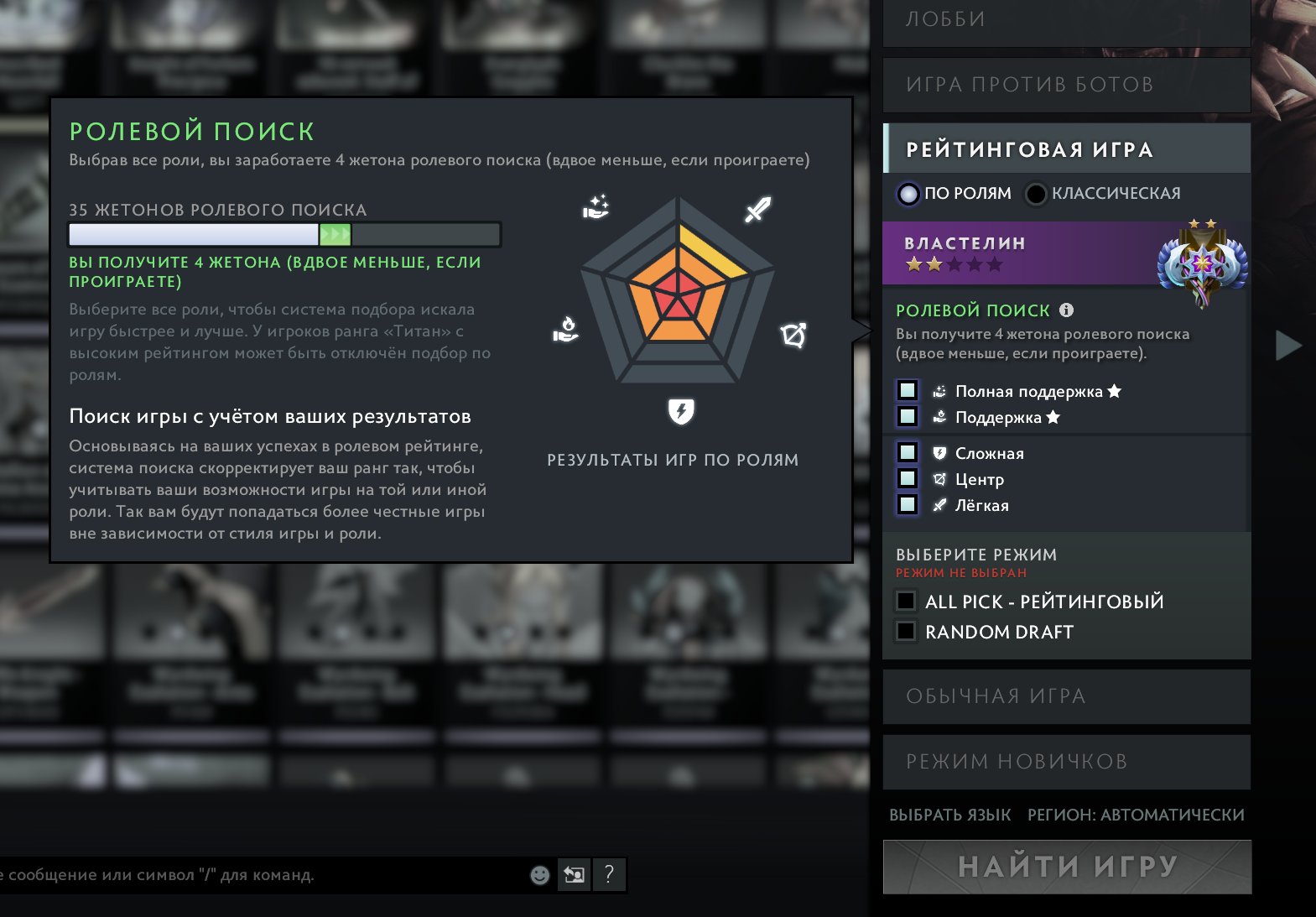Click Выбрать язык option

coord(949,815)
